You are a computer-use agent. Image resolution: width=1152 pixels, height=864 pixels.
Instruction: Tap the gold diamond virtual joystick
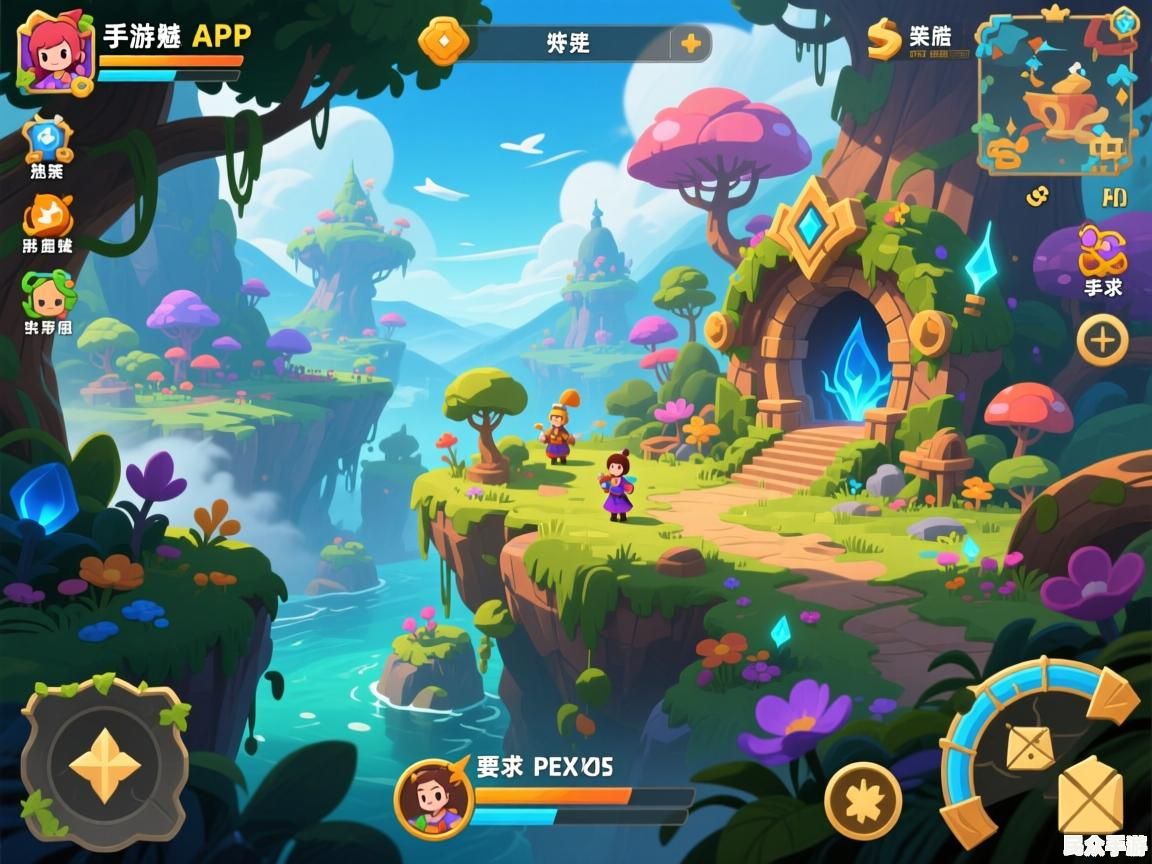104,767
